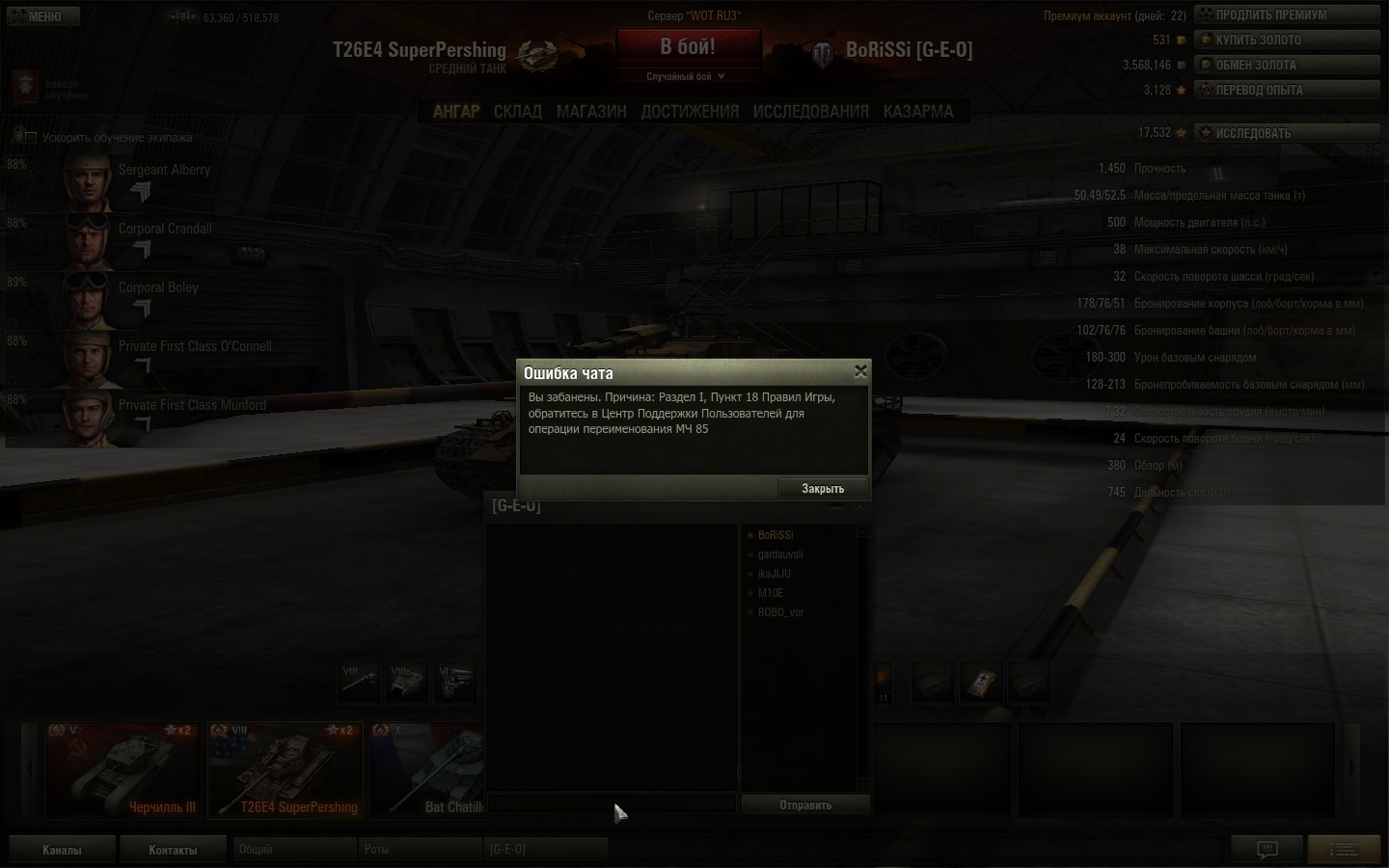1389x868 pixels.
Task: Open the КАЗАРМА tab
Action: tap(918, 112)
